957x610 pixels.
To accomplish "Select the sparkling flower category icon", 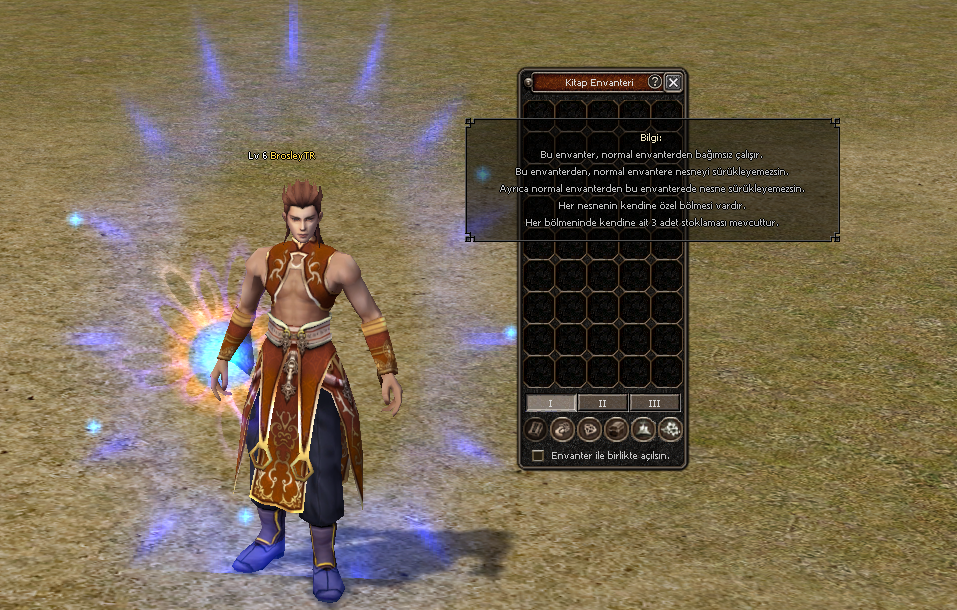I will pyautogui.click(x=671, y=430).
